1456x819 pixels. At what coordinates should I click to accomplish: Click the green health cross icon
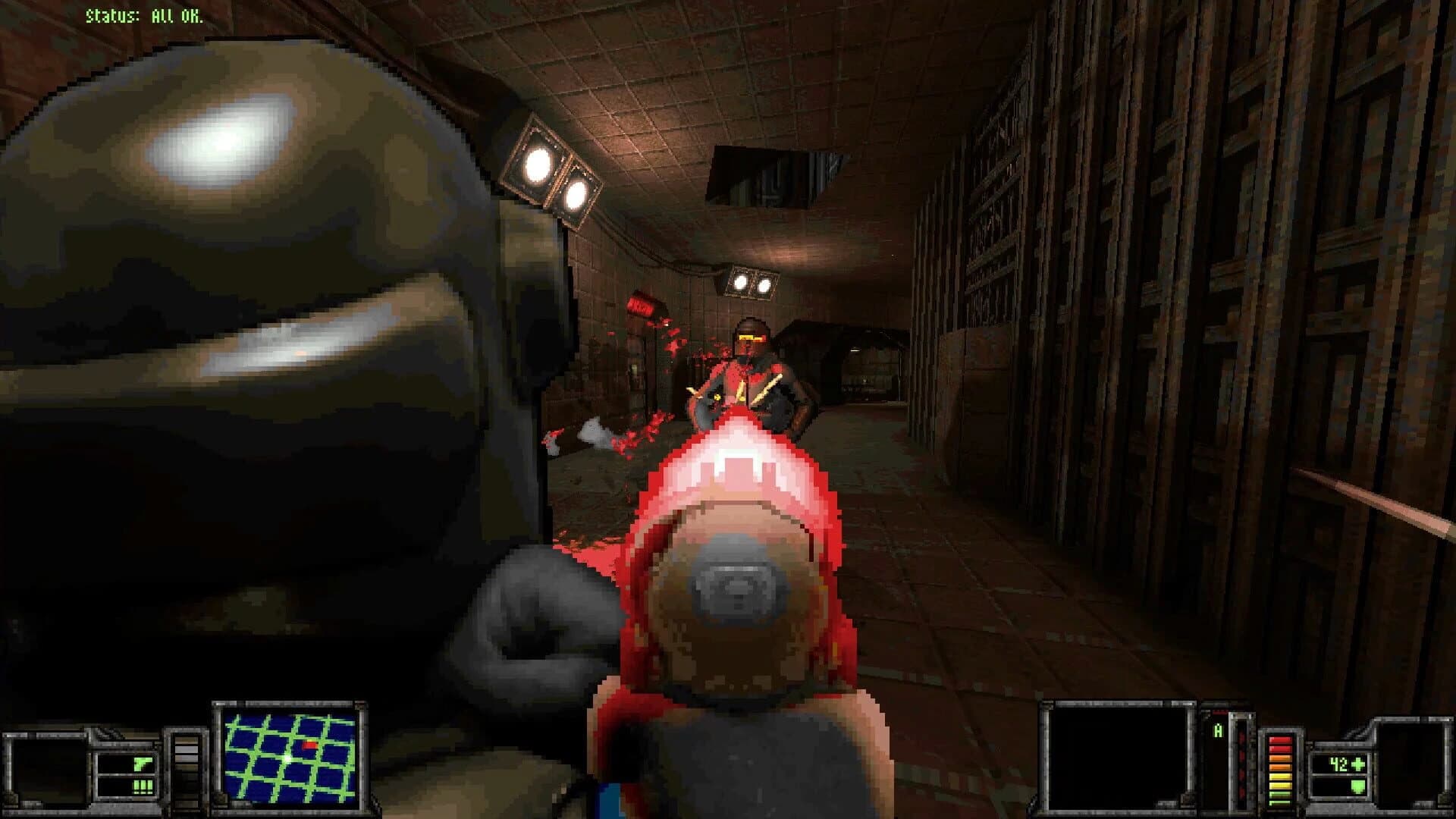[1357, 764]
